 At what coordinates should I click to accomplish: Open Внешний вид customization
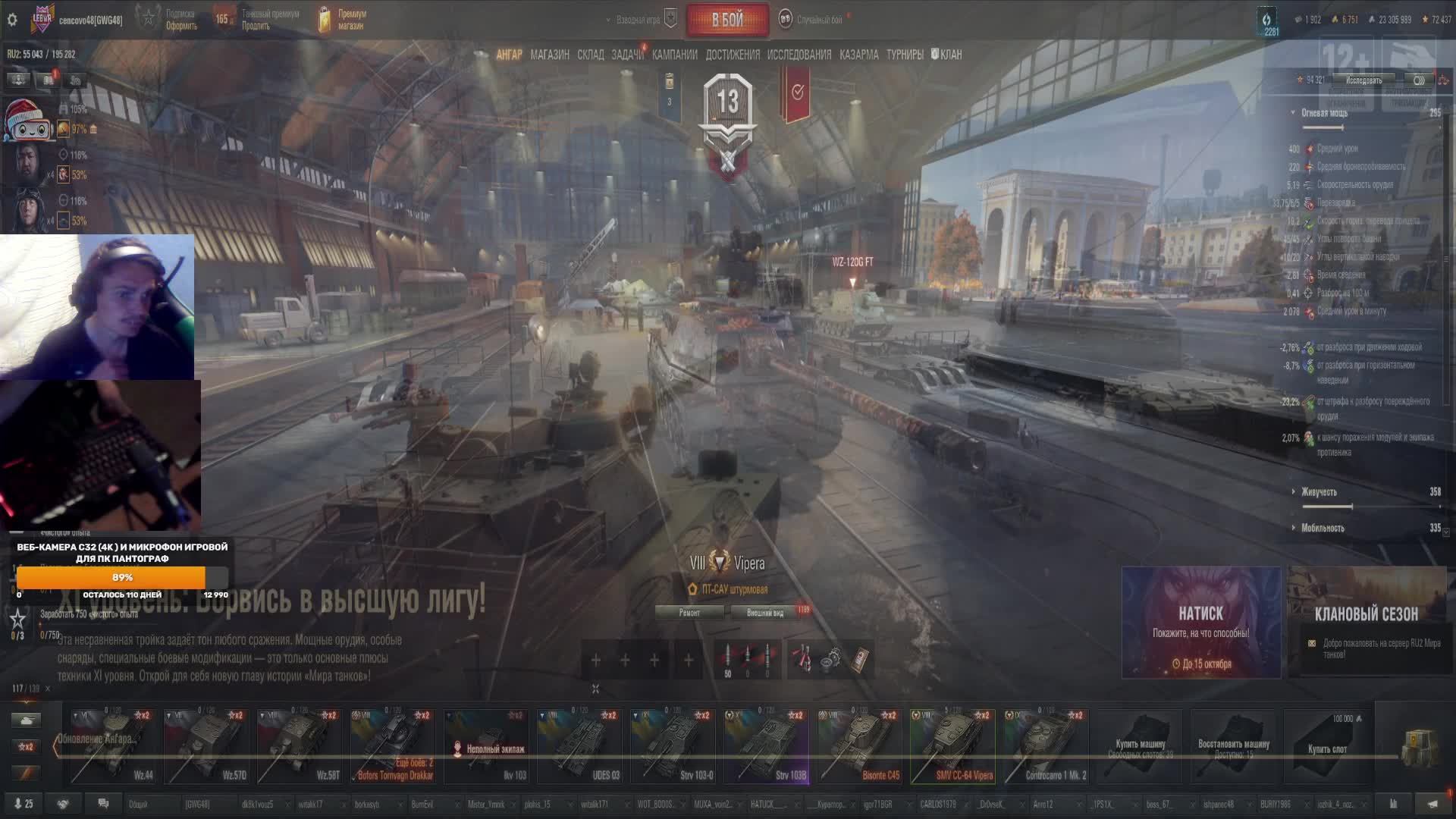[765, 613]
